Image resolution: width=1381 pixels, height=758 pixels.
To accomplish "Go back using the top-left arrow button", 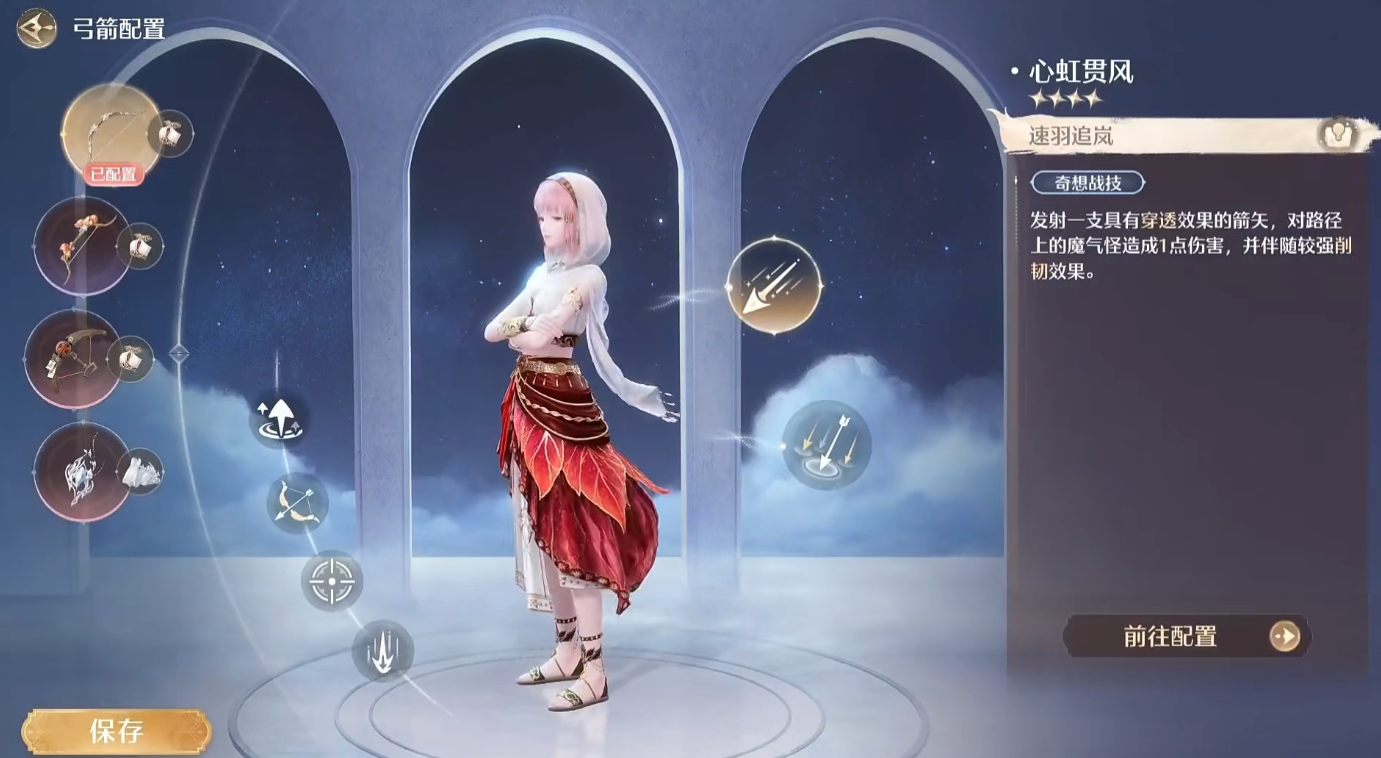I will tap(36, 28).
